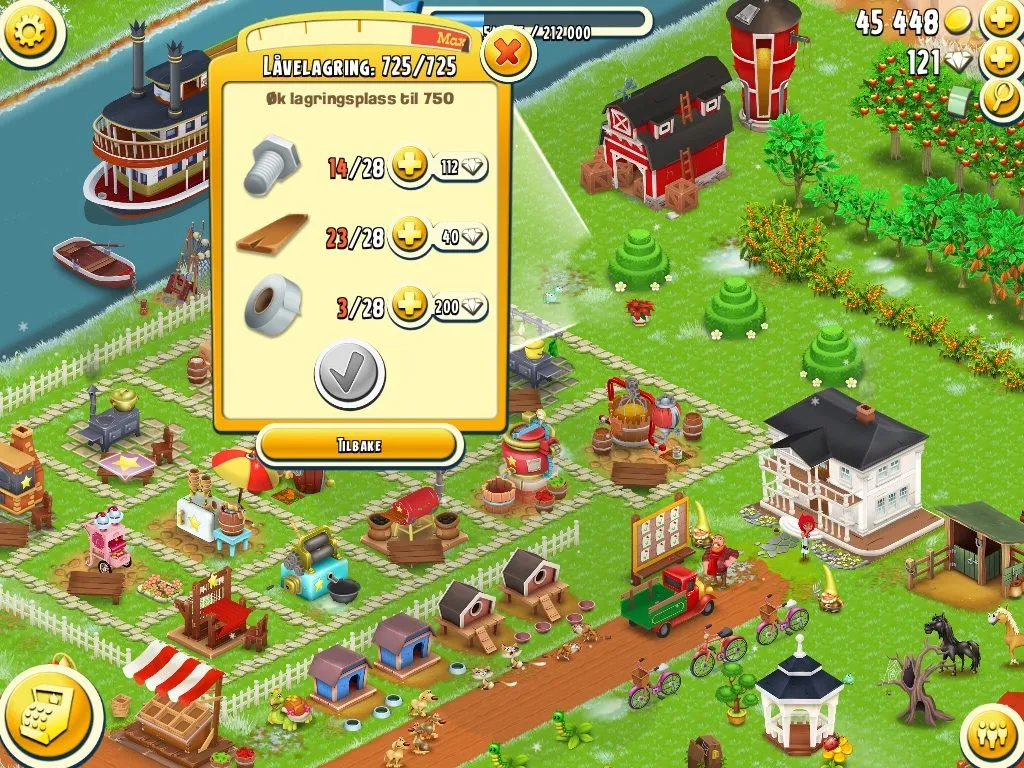1024x768 pixels.
Task: Add missing bolts with the plus button
Action: (x=408, y=167)
